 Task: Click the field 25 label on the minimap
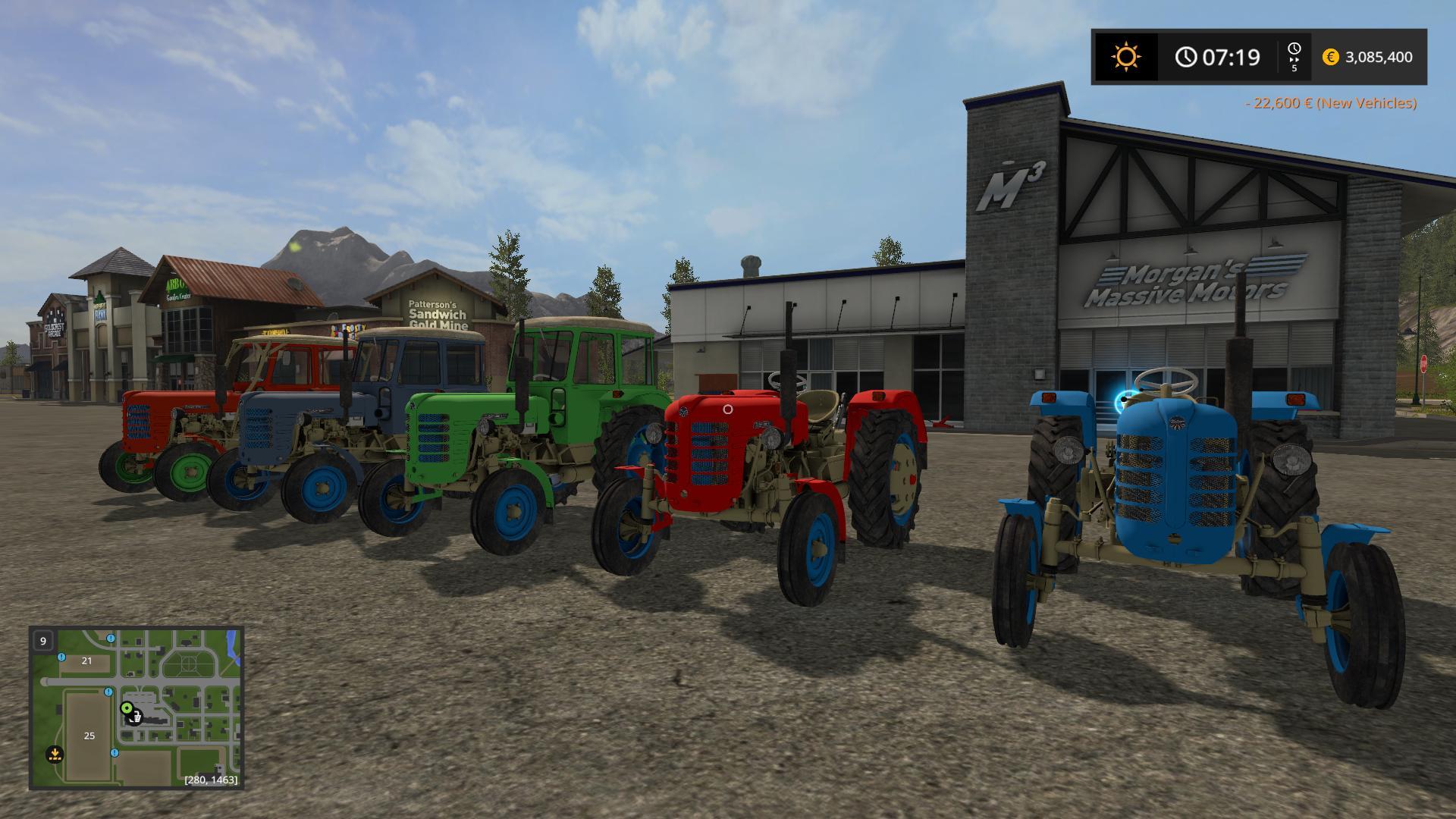[x=89, y=736]
